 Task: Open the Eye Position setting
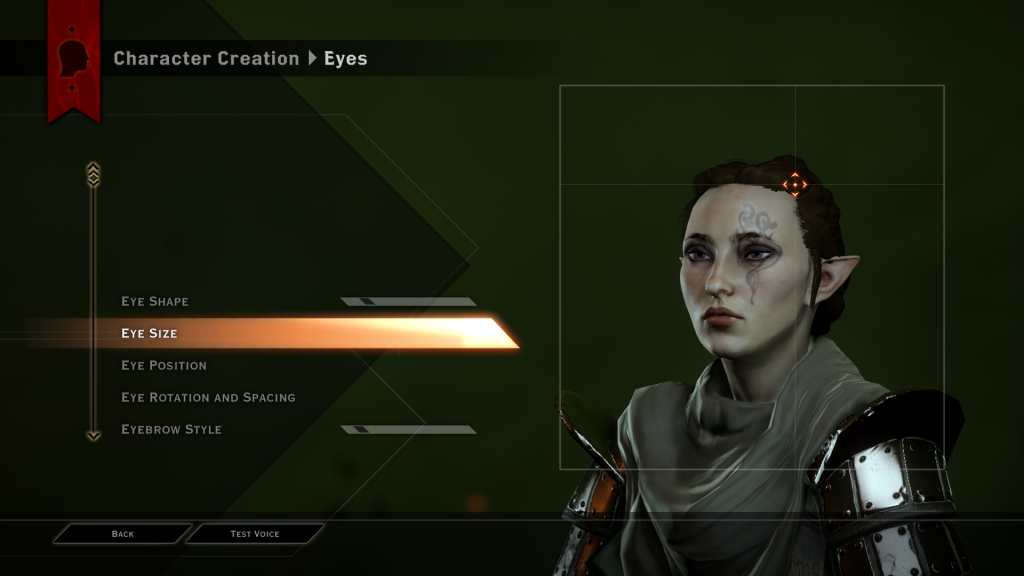pyautogui.click(x=164, y=365)
